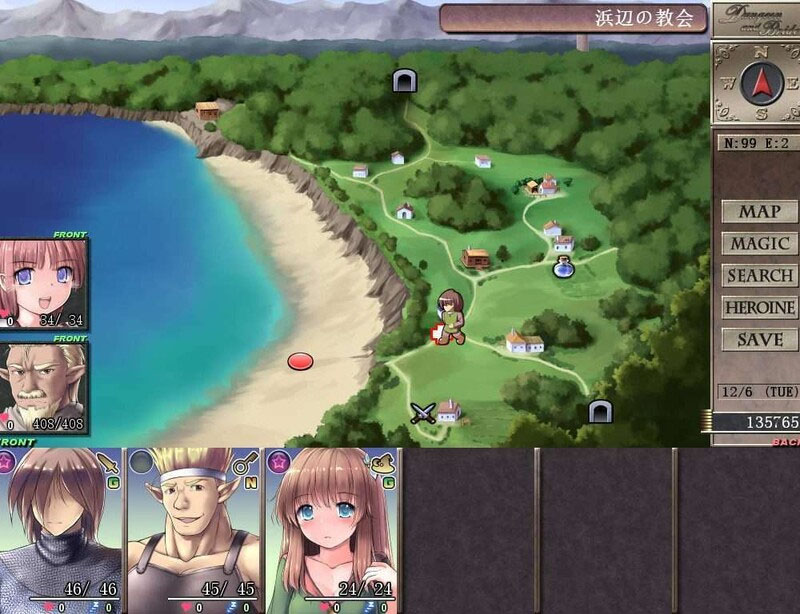Choose the blond headband elf's party card

pos(193,530)
